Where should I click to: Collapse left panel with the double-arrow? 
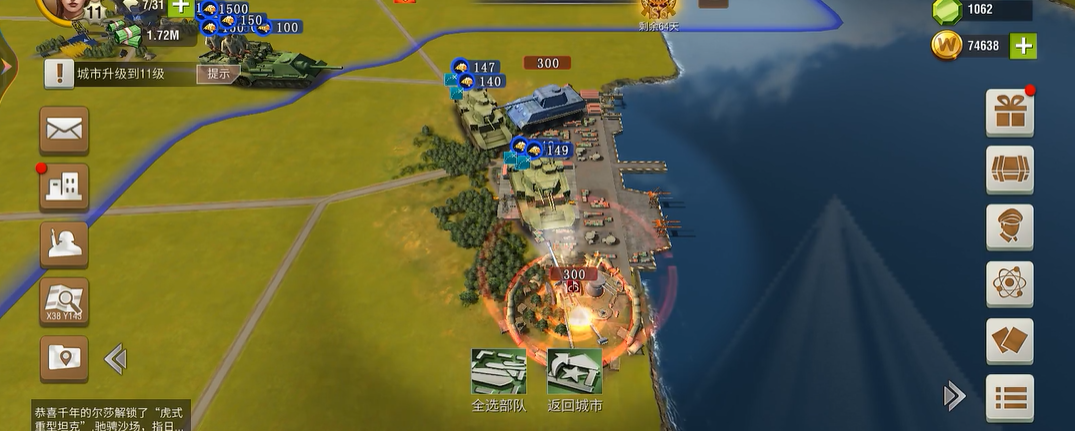click(114, 358)
